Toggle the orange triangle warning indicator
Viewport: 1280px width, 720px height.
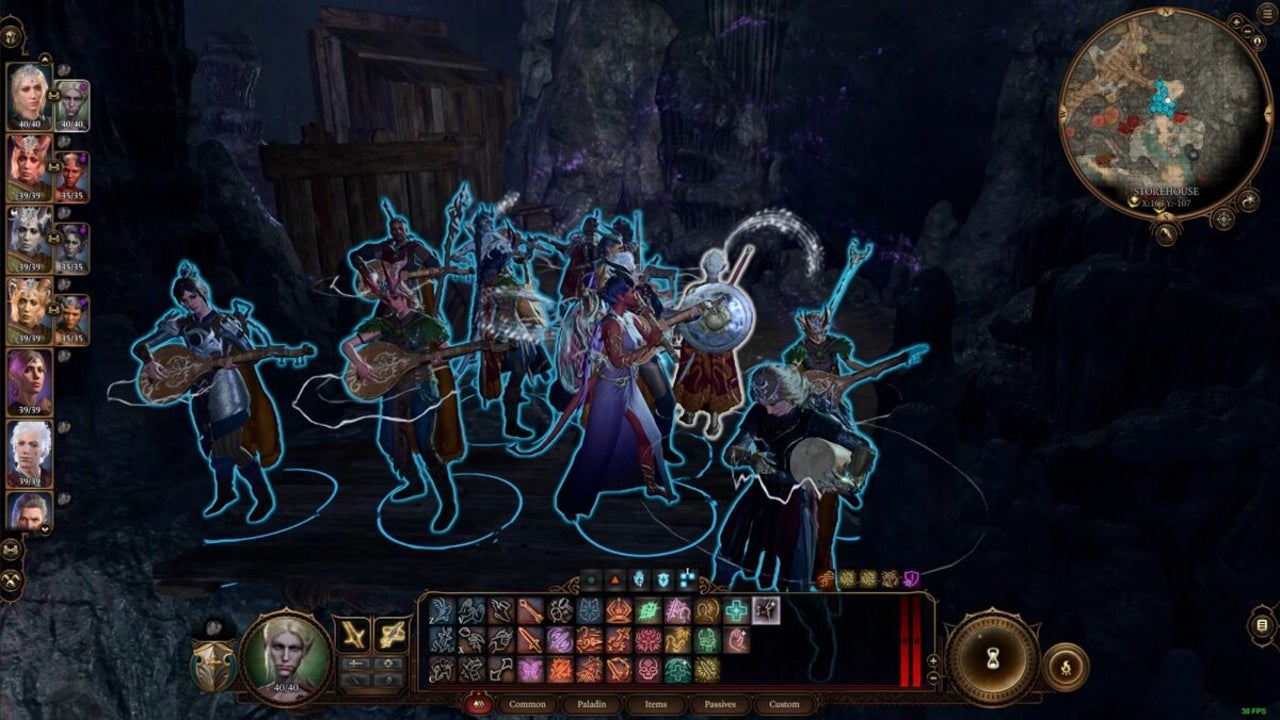coord(615,577)
